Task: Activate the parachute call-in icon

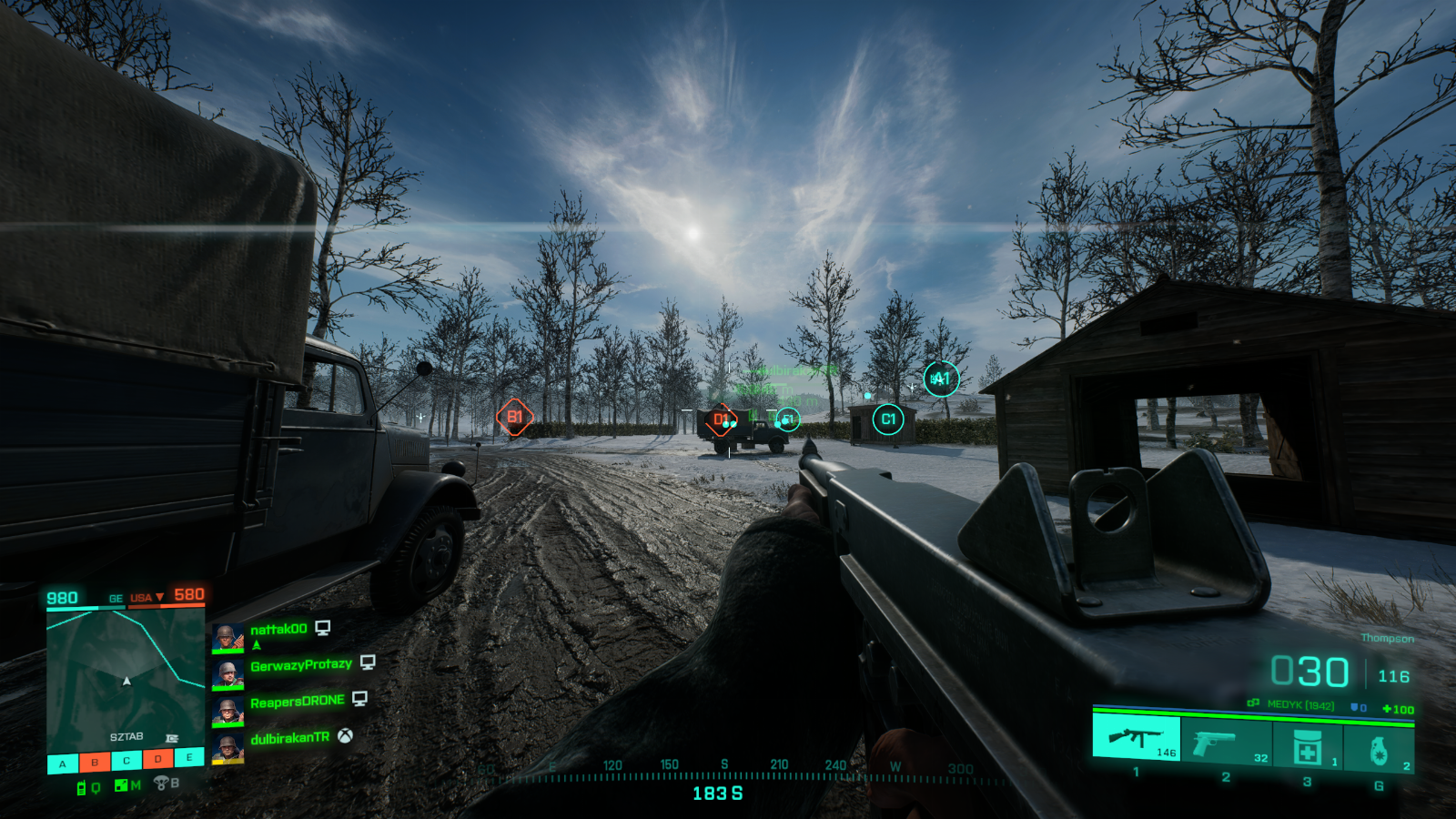Action: coord(161,783)
